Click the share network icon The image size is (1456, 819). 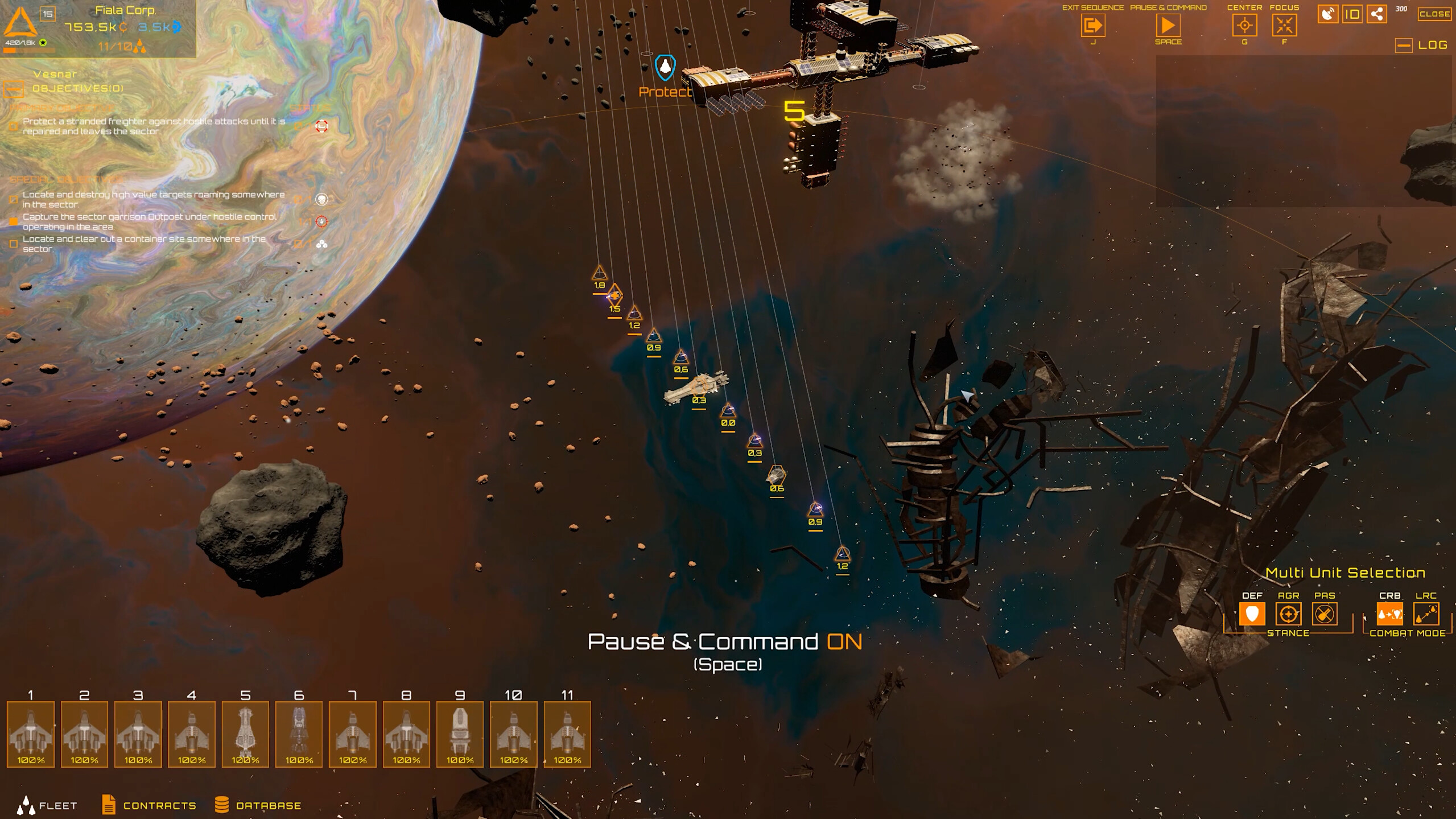tap(1377, 14)
